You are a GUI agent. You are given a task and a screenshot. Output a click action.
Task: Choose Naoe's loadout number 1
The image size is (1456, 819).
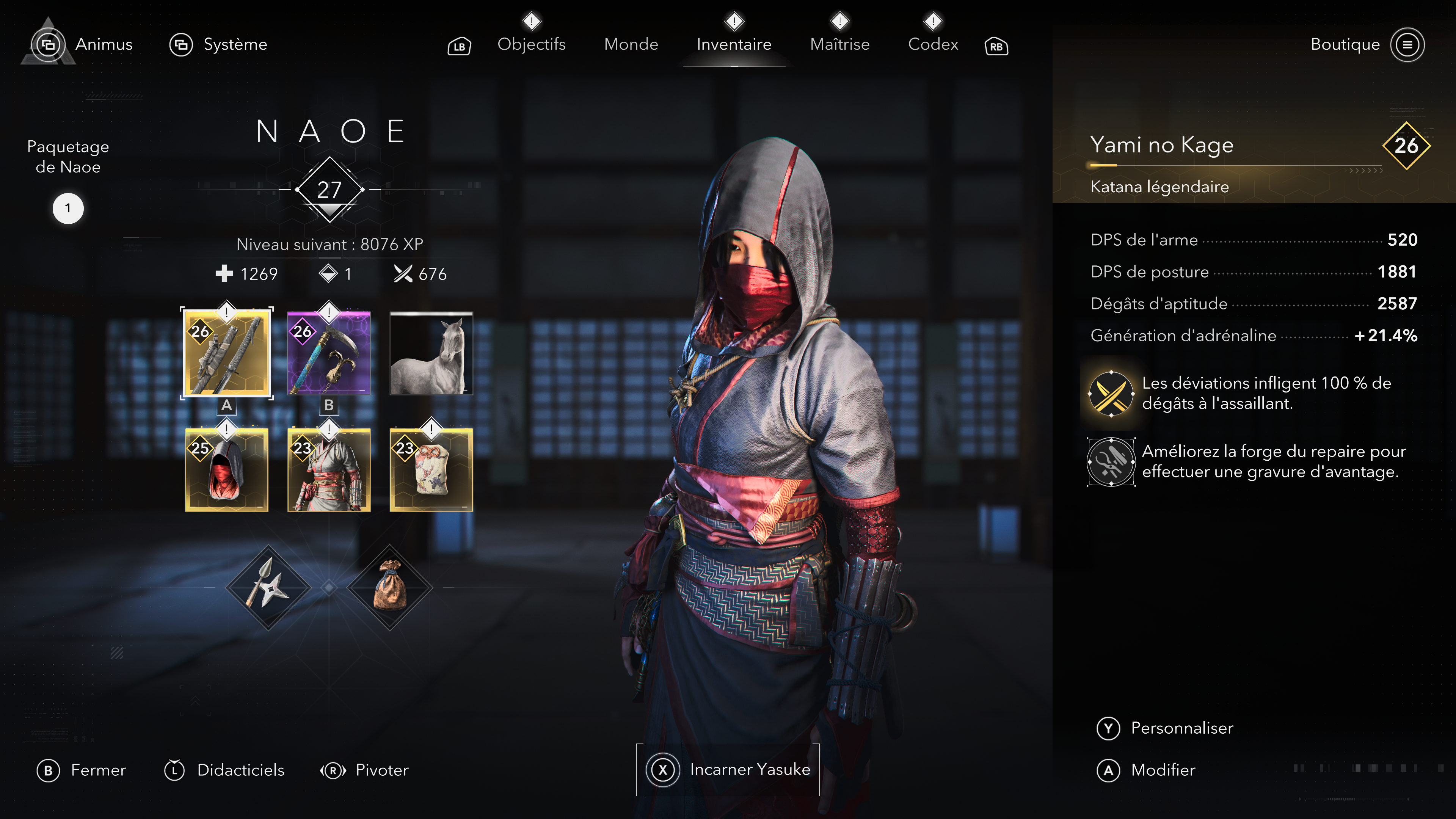[68, 209]
